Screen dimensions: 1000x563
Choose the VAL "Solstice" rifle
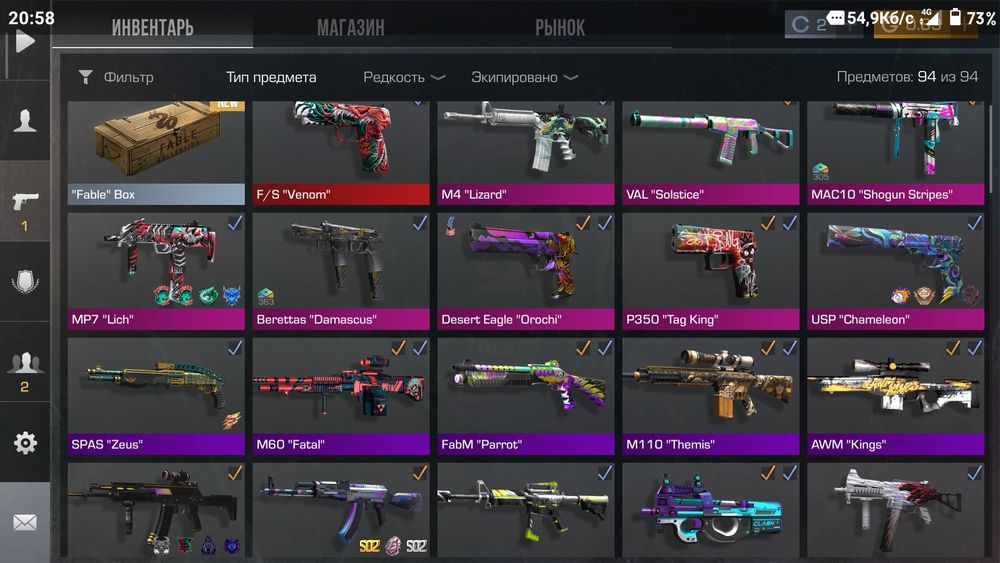pyautogui.click(x=710, y=152)
